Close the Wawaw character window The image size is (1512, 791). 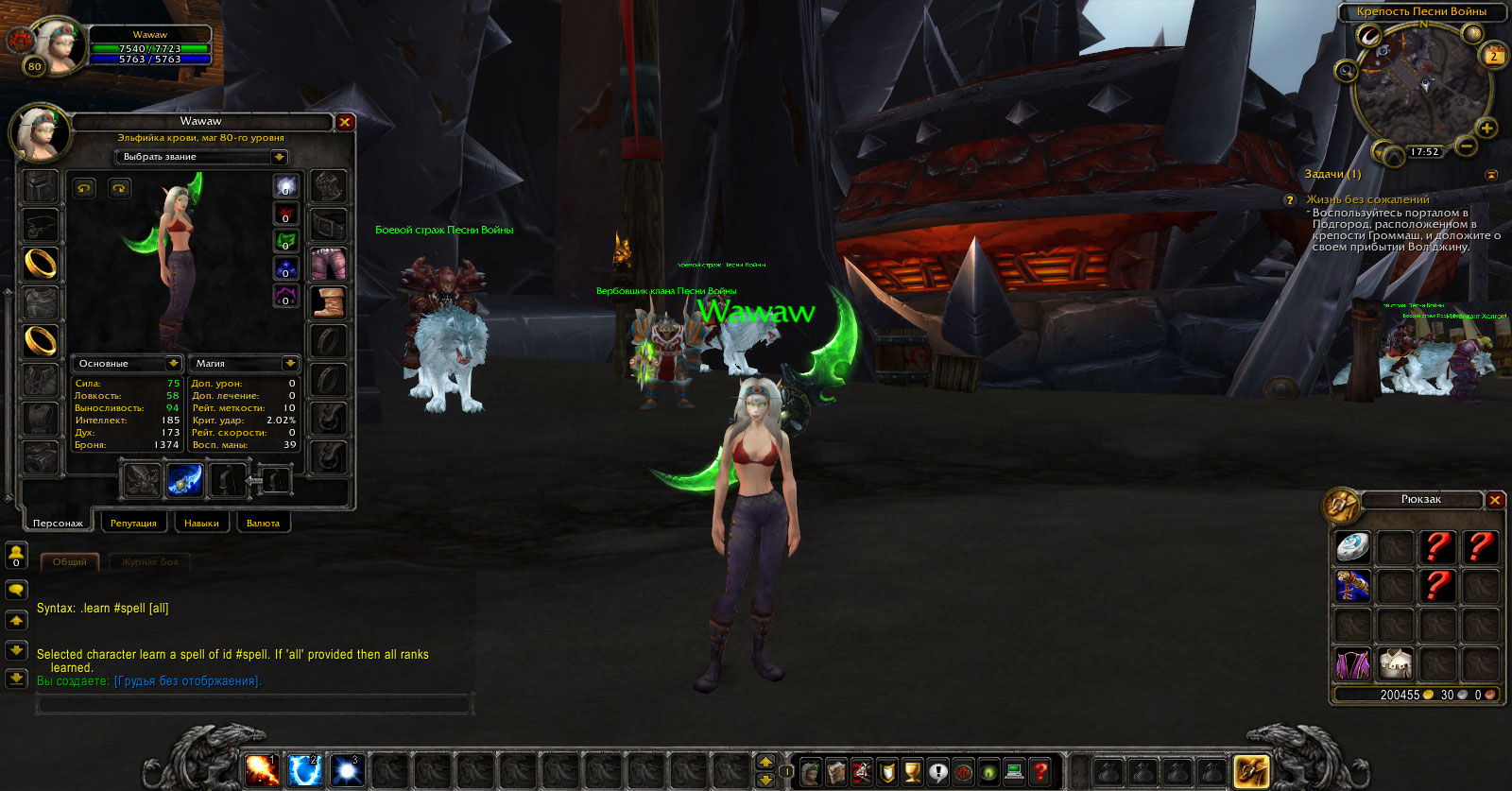pos(345,122)
